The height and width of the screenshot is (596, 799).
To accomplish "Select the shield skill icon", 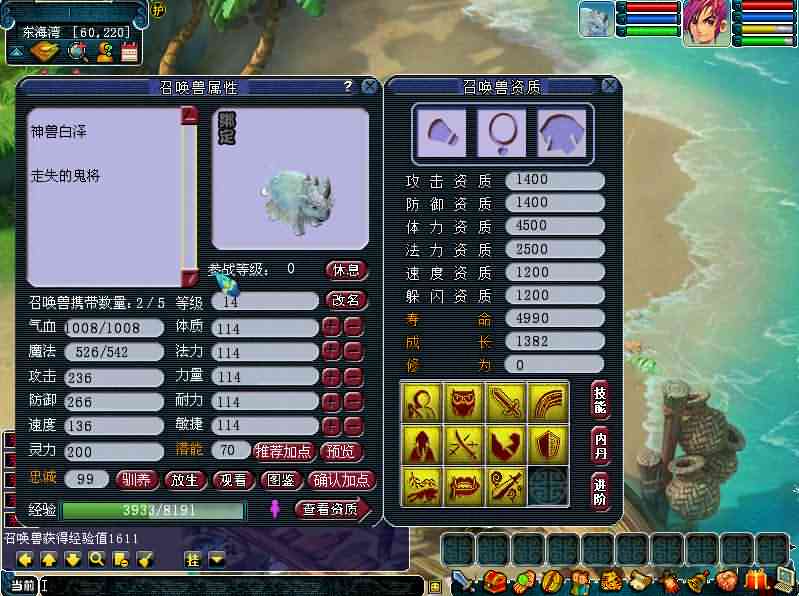I will coord(548,444).
